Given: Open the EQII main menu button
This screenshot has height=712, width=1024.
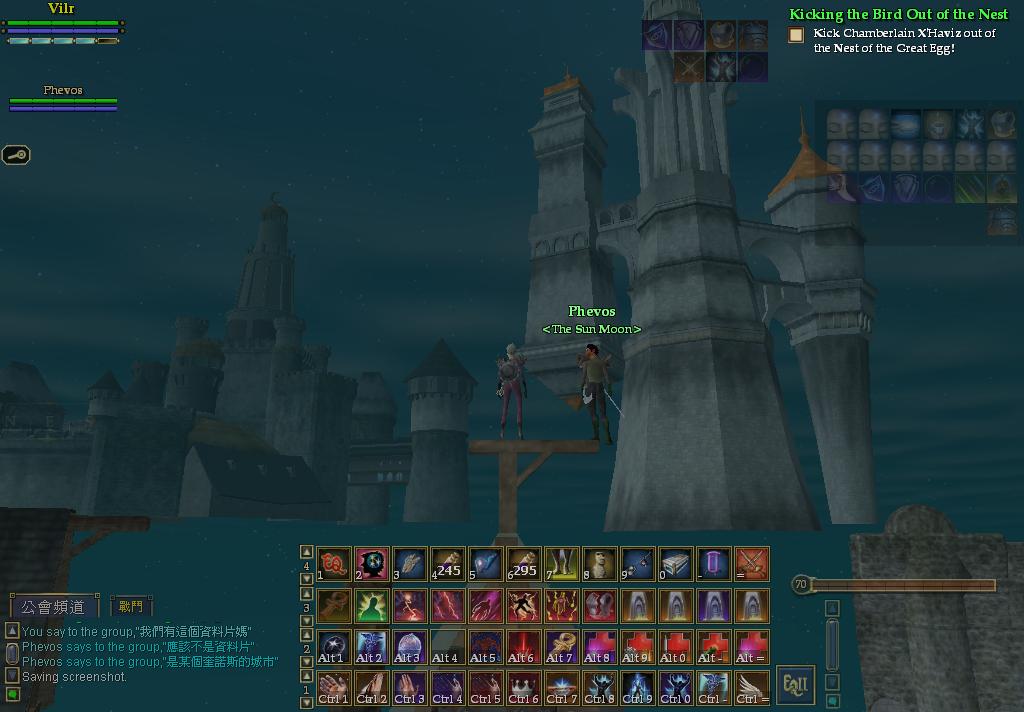Looking at the screenshot, I should 795,685.
